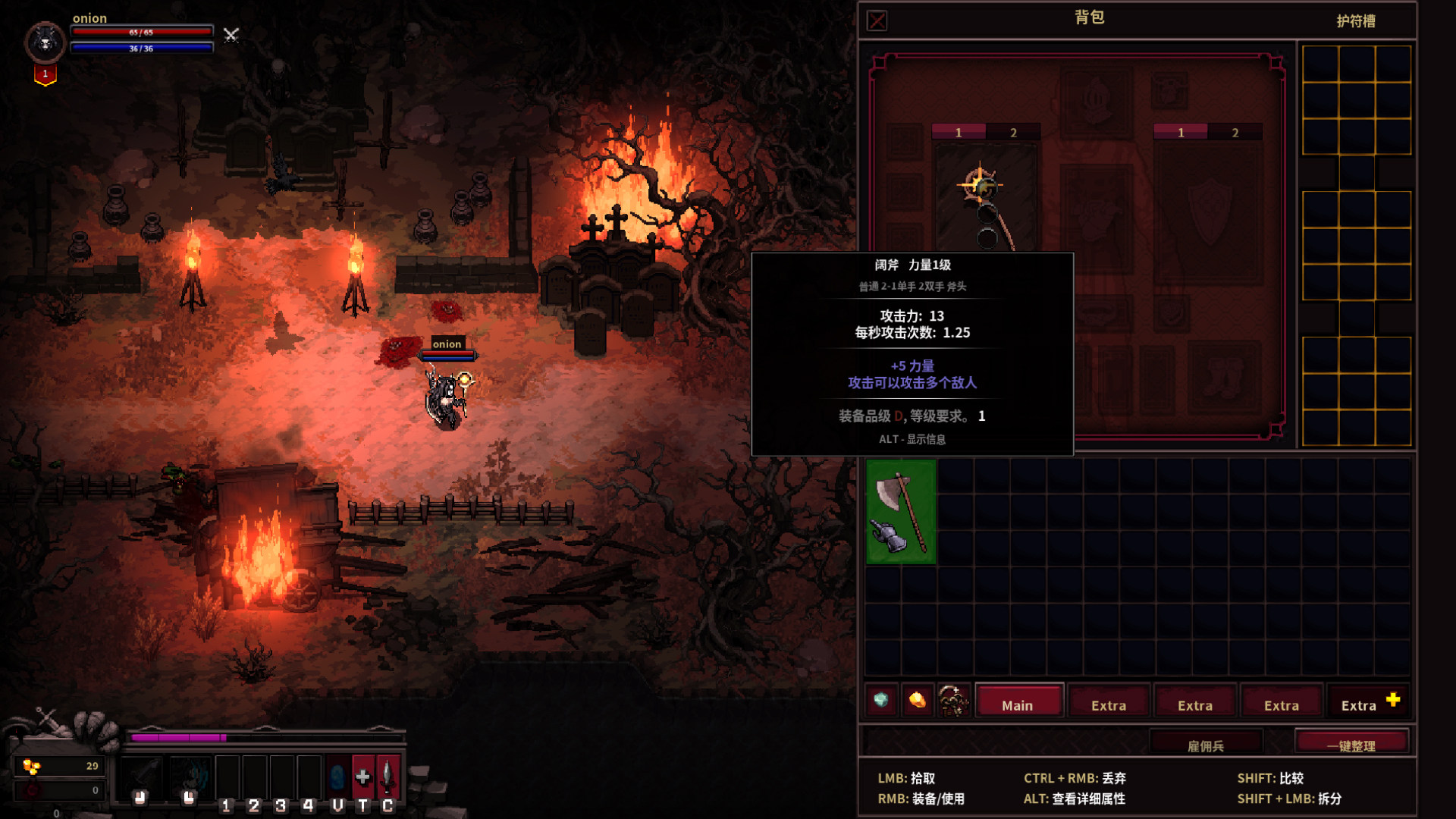Close the backpack panel
1456x819 pixels.
(x=877, y=20)
